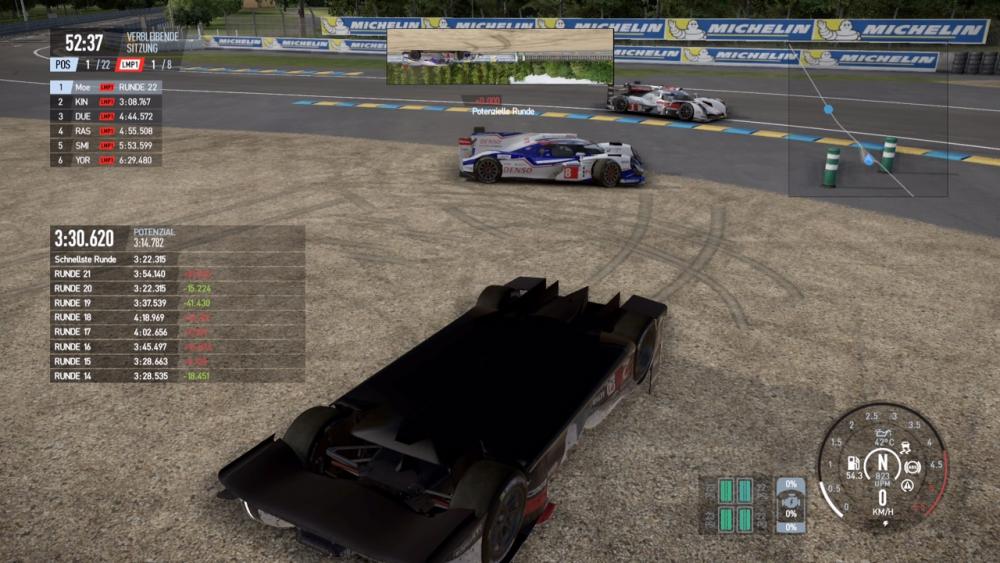Toggle the ABS indicator icon

click(x=912, y=467)
